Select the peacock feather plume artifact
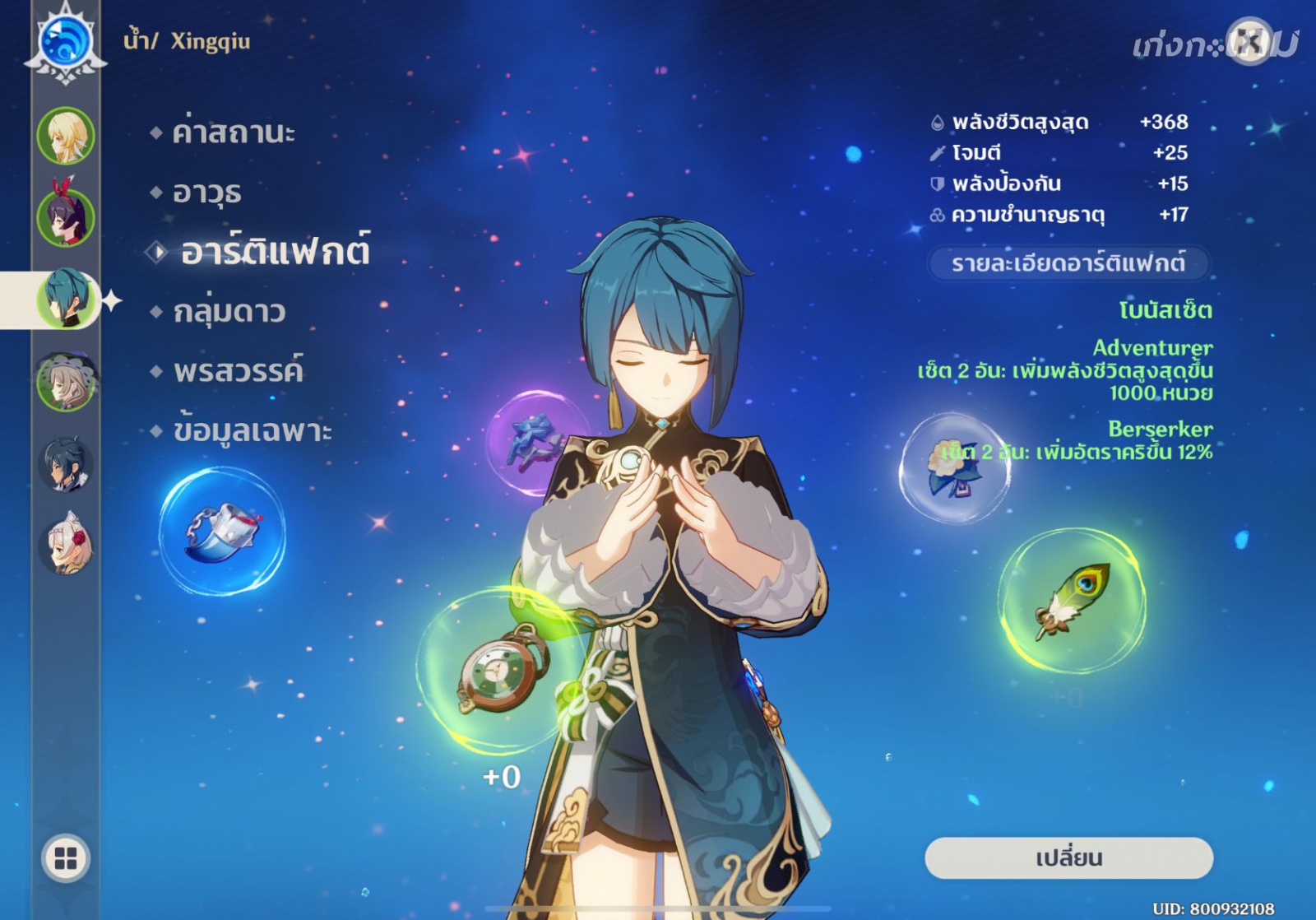The height and width of the screenshot is (920, 1316). (x=1072, y=600)
